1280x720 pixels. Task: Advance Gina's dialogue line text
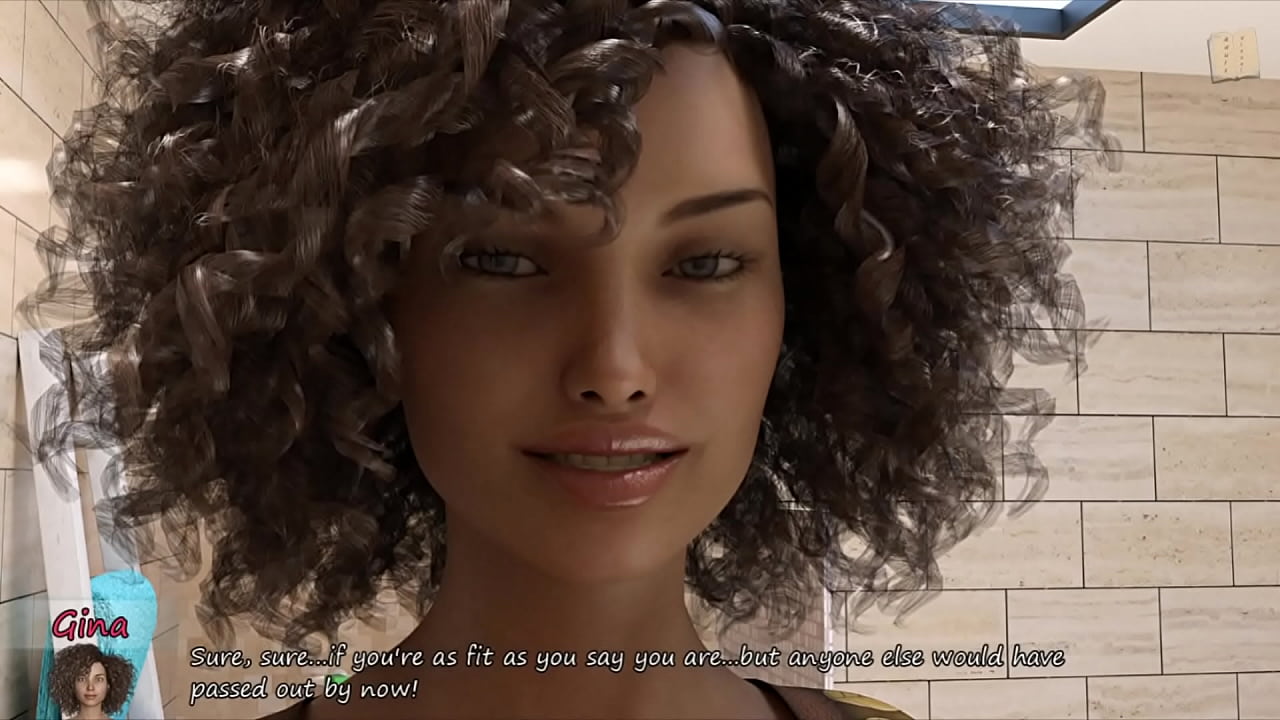pyautogui.click(x=626, y=673)
